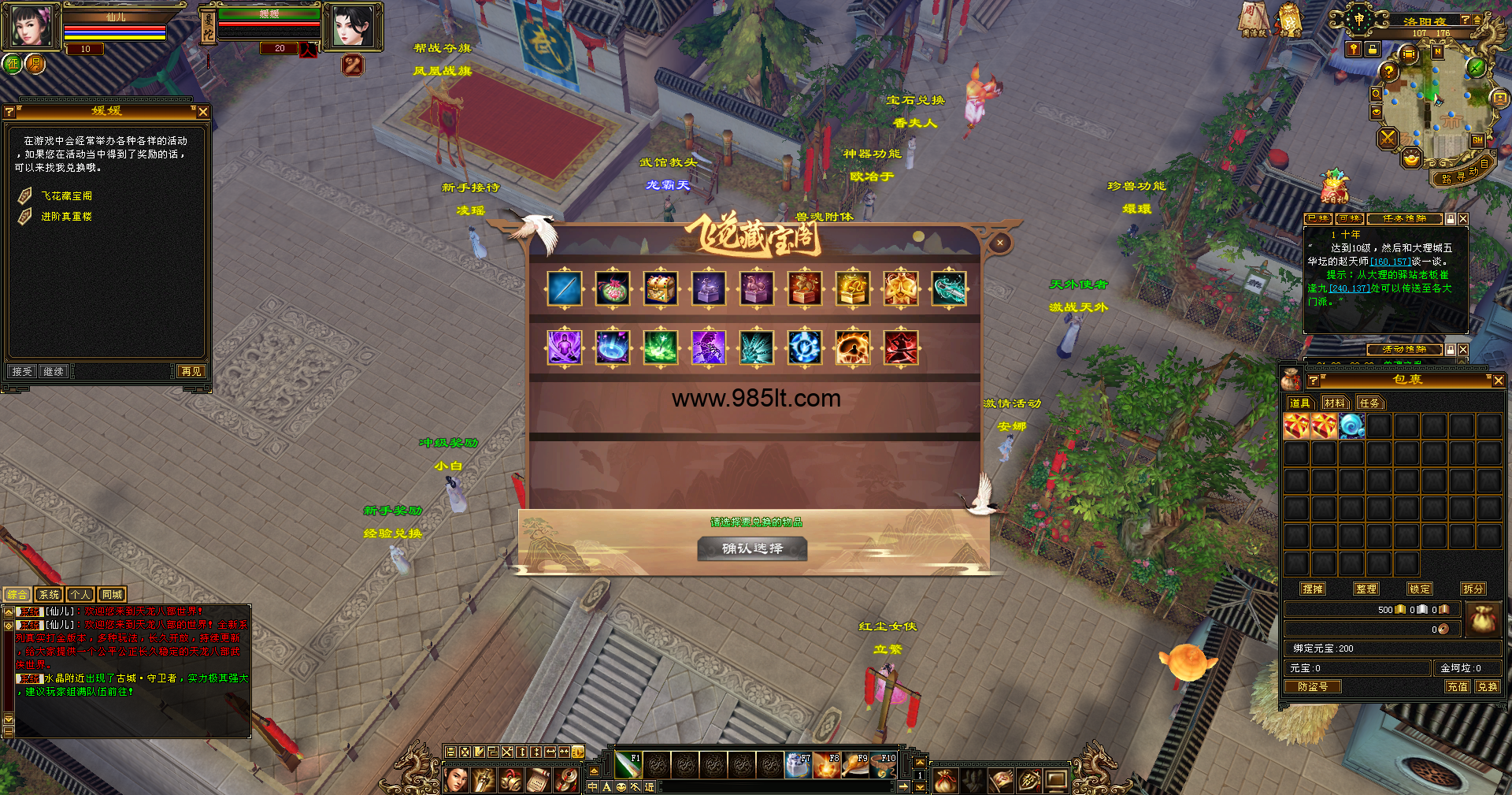This screenshot has width=1512, height=795.
Task: Switch chat to the 系统 tab
Action: (x=49, y=595)
